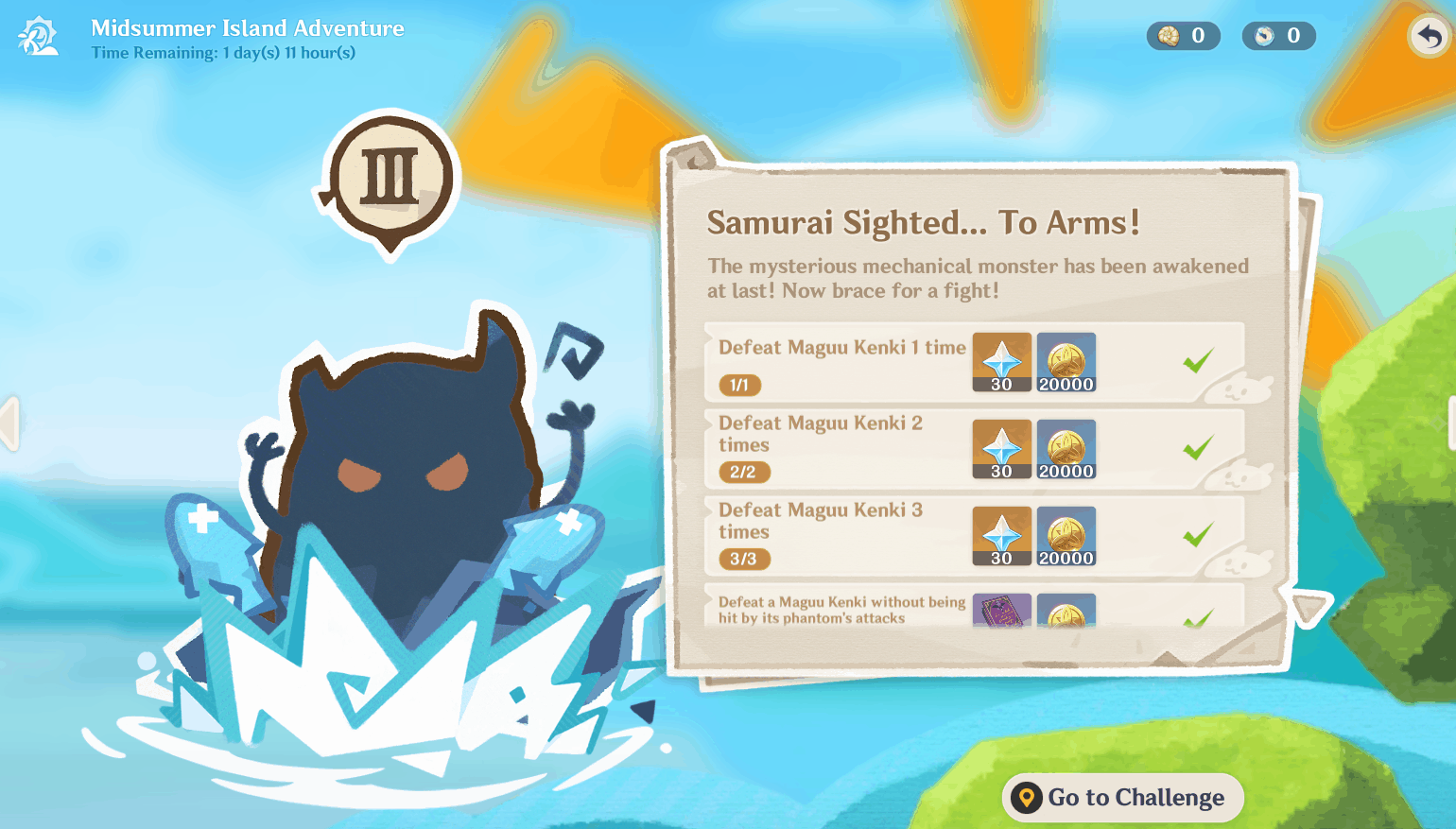
Task: Click the checkmark for the phantom attack challenge
Action: [1199, 614]
